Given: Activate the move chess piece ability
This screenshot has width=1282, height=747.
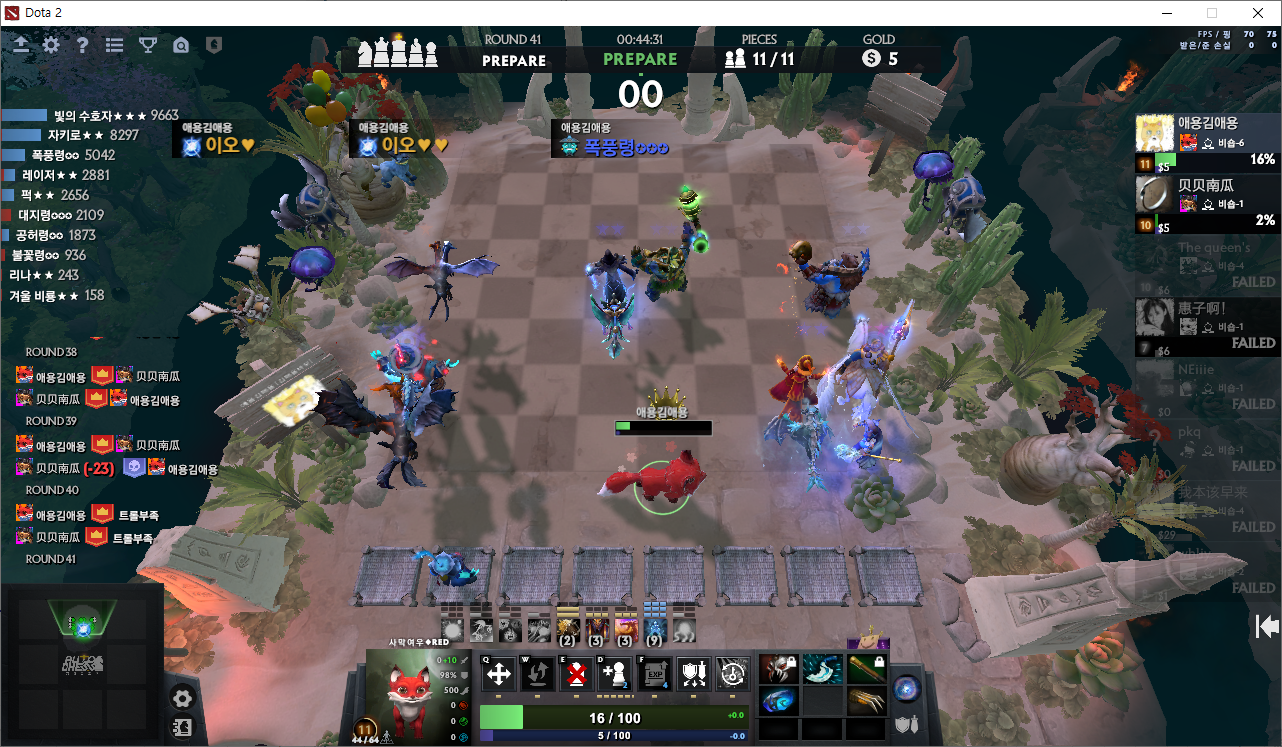Looking at the screenshot, I should pyautogui.click(x=498, y=673).
